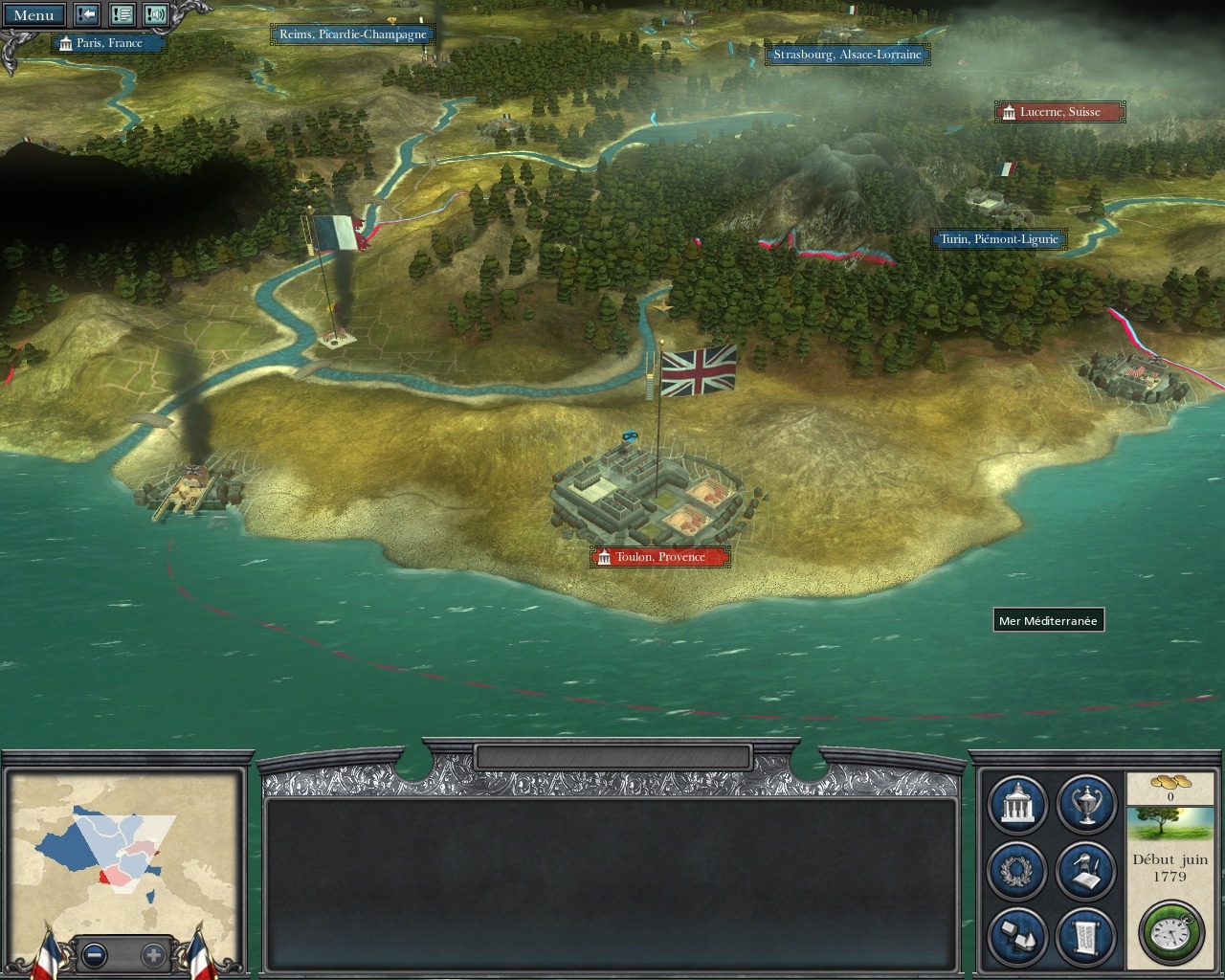Open the buildings list icon
Viewport: 1225px width, 980px height.
1016,935
